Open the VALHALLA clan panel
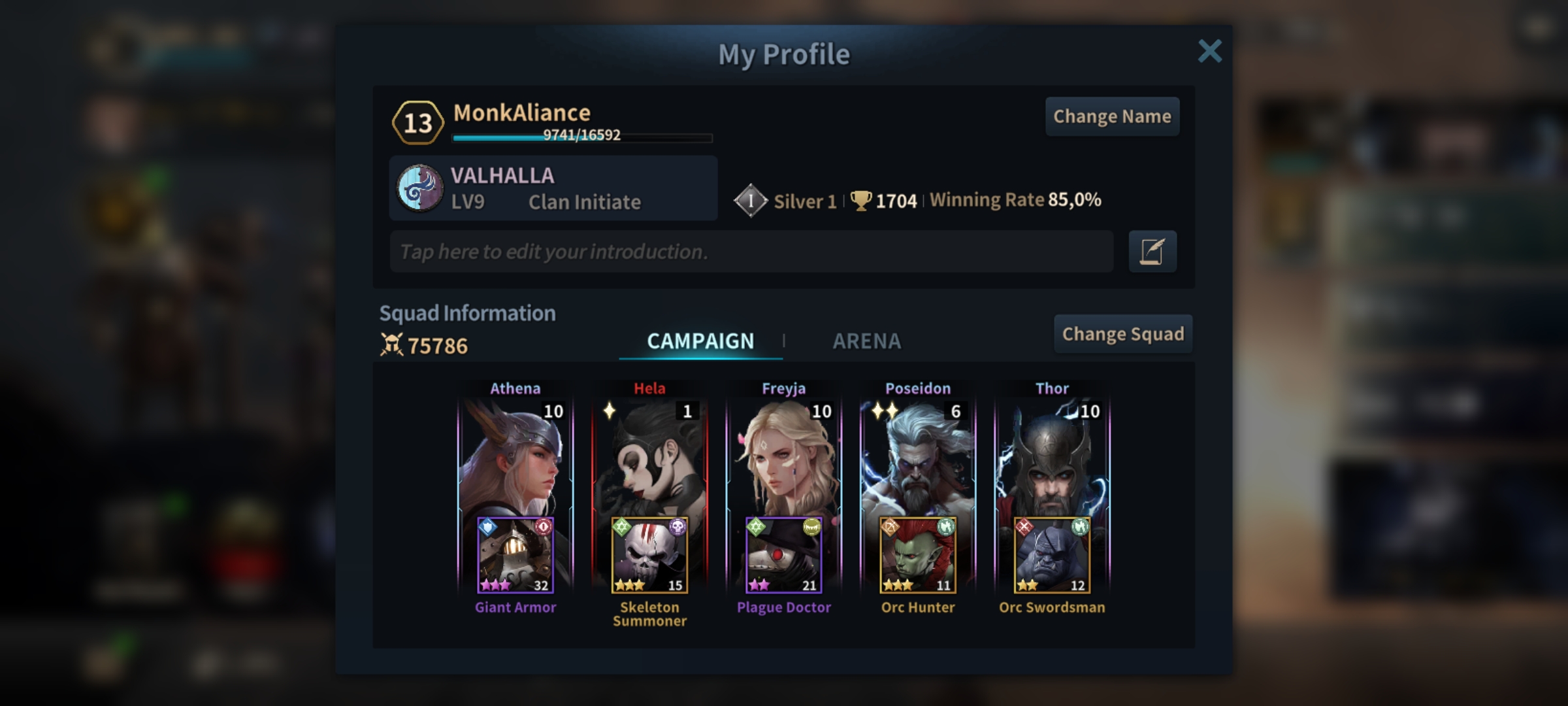The image size is (1568, 706). pos(553,188)
